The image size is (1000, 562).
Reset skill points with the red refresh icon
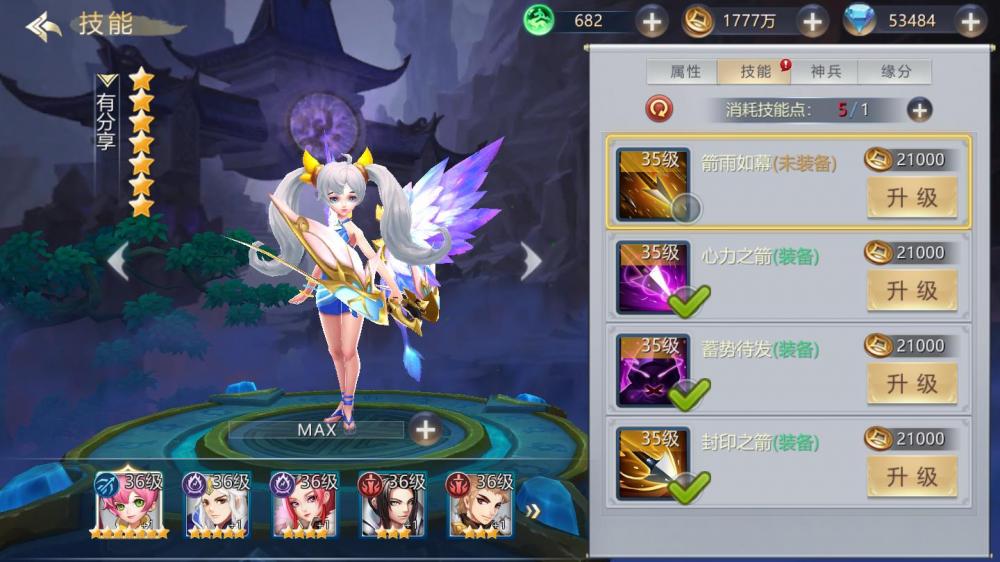pos(660,109)
